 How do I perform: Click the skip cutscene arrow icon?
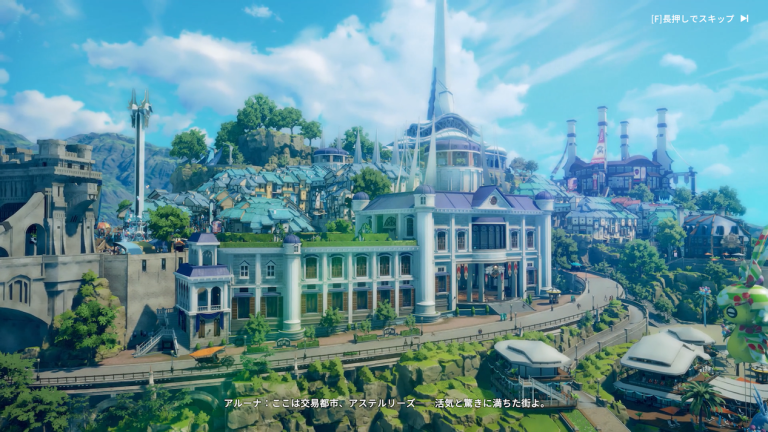point(744,18)
